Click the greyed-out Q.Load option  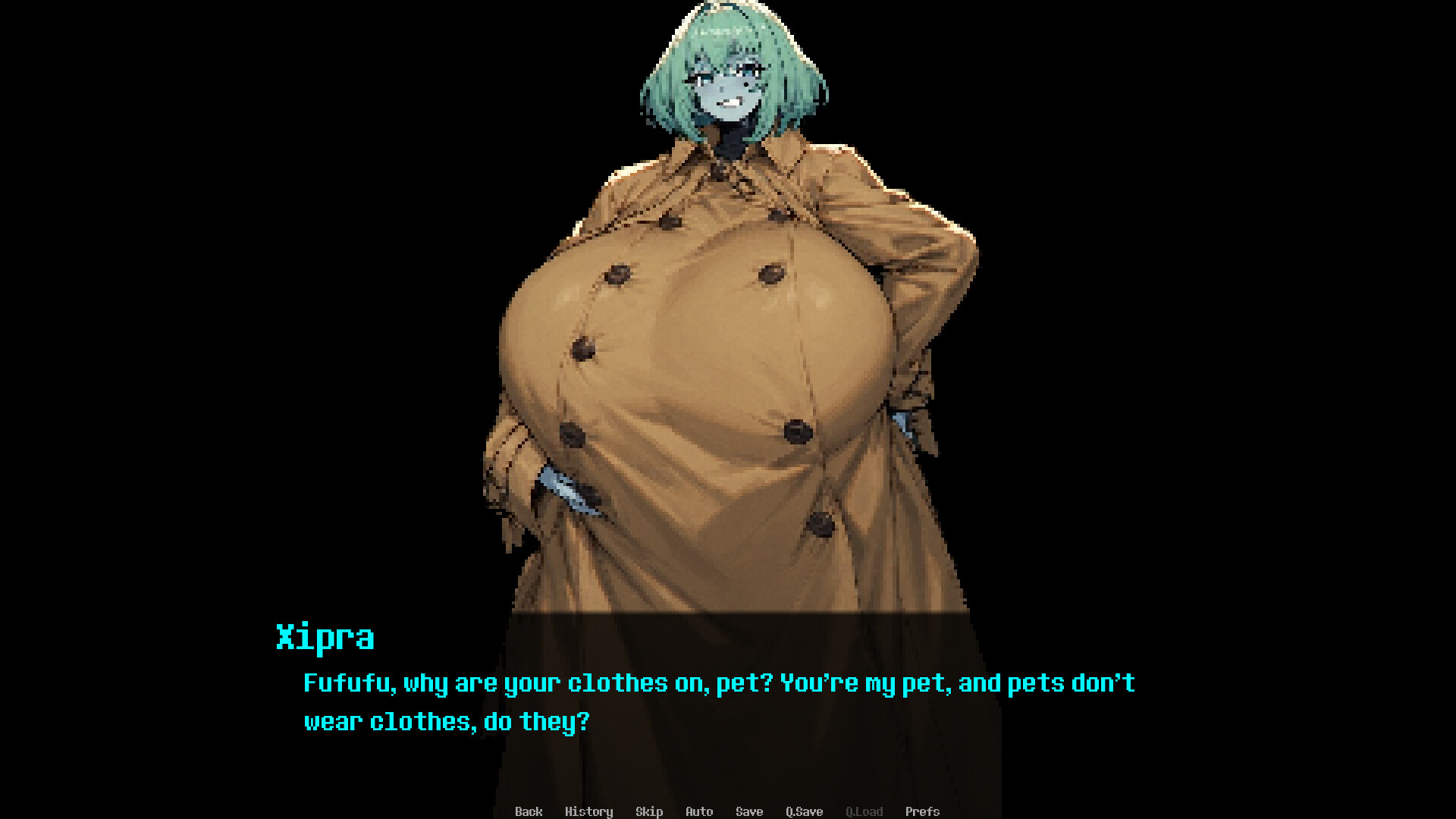(864, 811)
